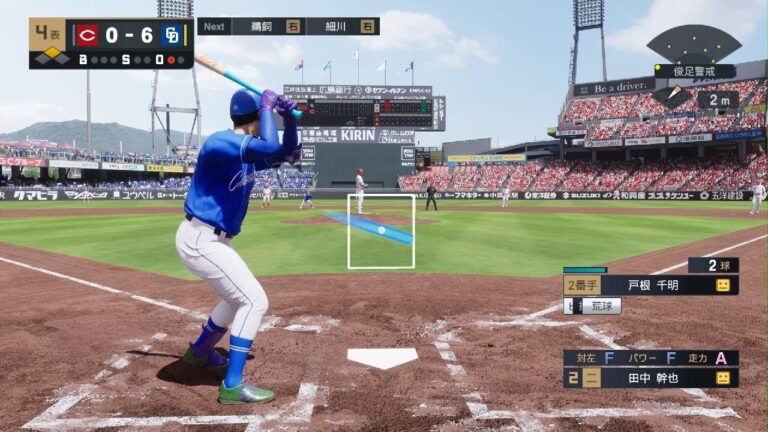Viewport: 768px width, 432px height.
Task: Click the 後足警戒 fielding shift label
Action: tap(694, 72)
